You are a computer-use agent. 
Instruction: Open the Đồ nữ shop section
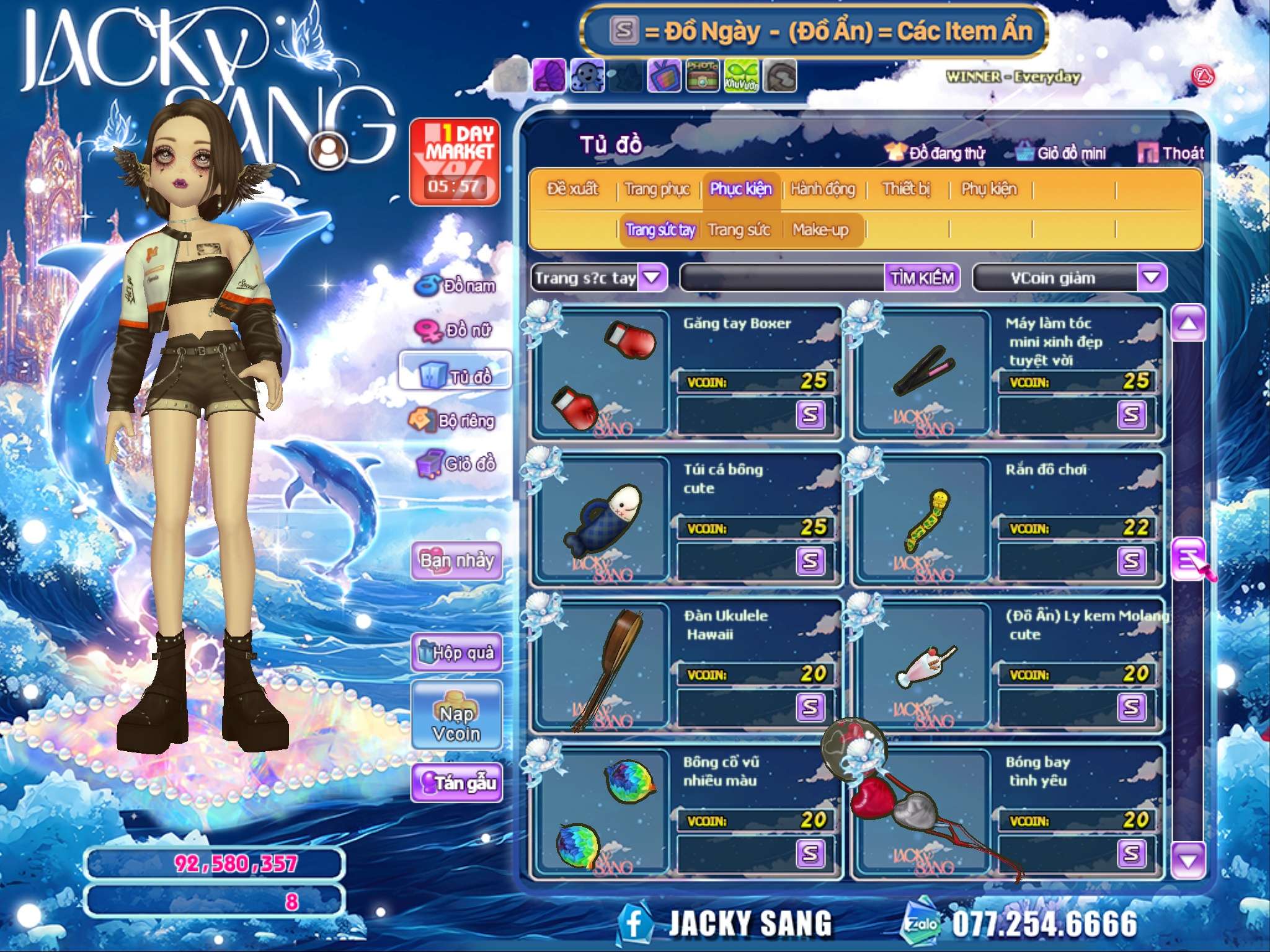pyautogui.click(x=455, y=330)
